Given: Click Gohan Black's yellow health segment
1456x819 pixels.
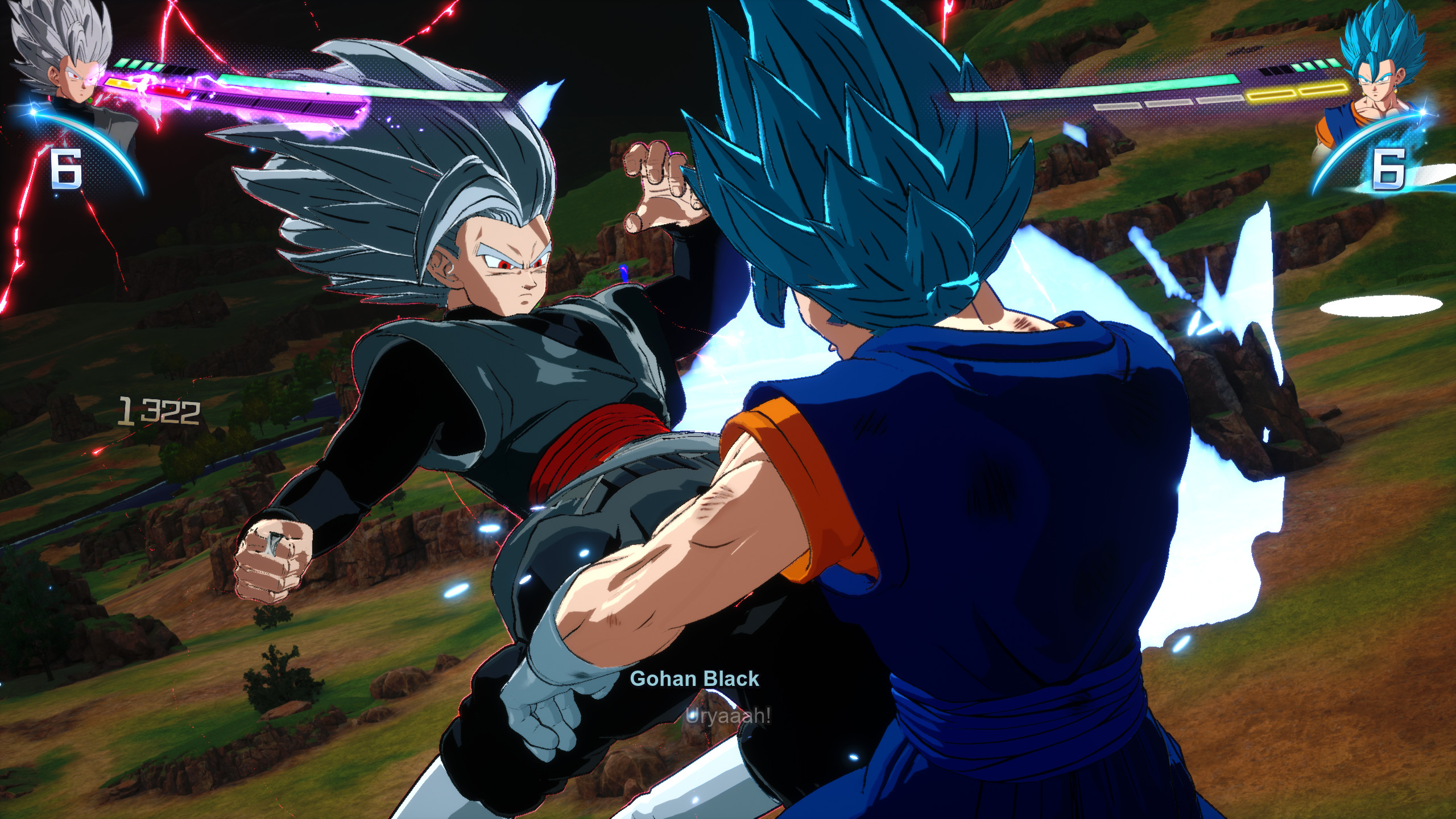Looking at the screenshot, I should point(119,84).
